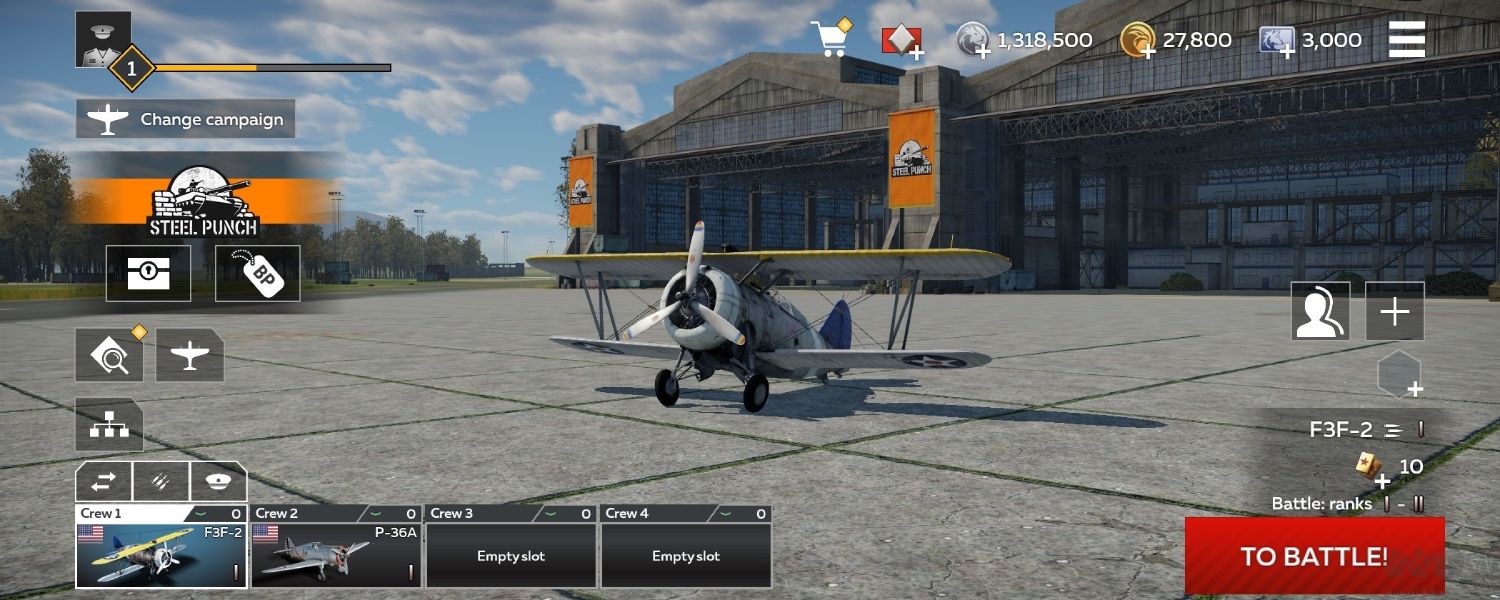Open the Battle Pass BP tag
This screenshot has height=600, width=1500.
[257, 273]
